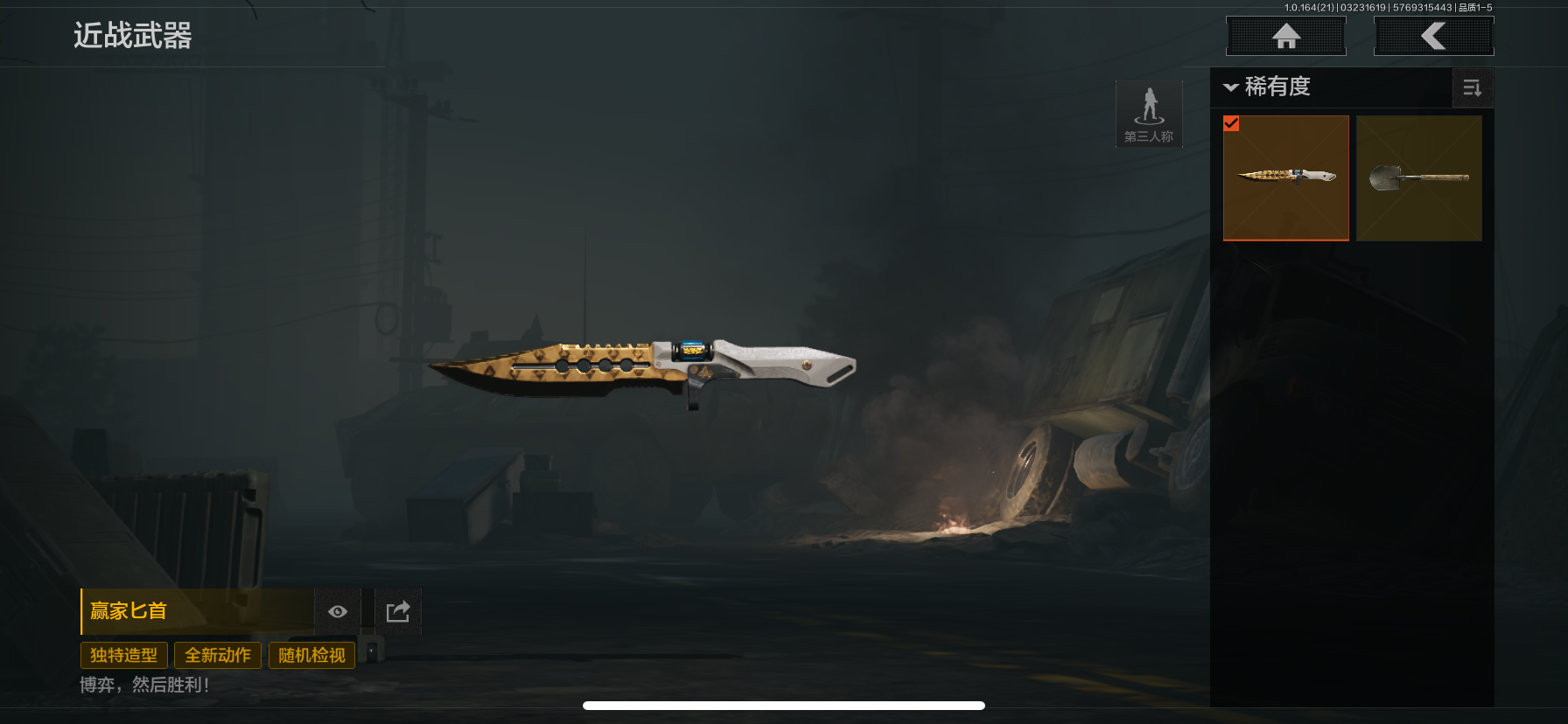1568x724 pixels.
Task: Open the 稀有度 rarity sort dropdown
Action: coord(1268,87)
